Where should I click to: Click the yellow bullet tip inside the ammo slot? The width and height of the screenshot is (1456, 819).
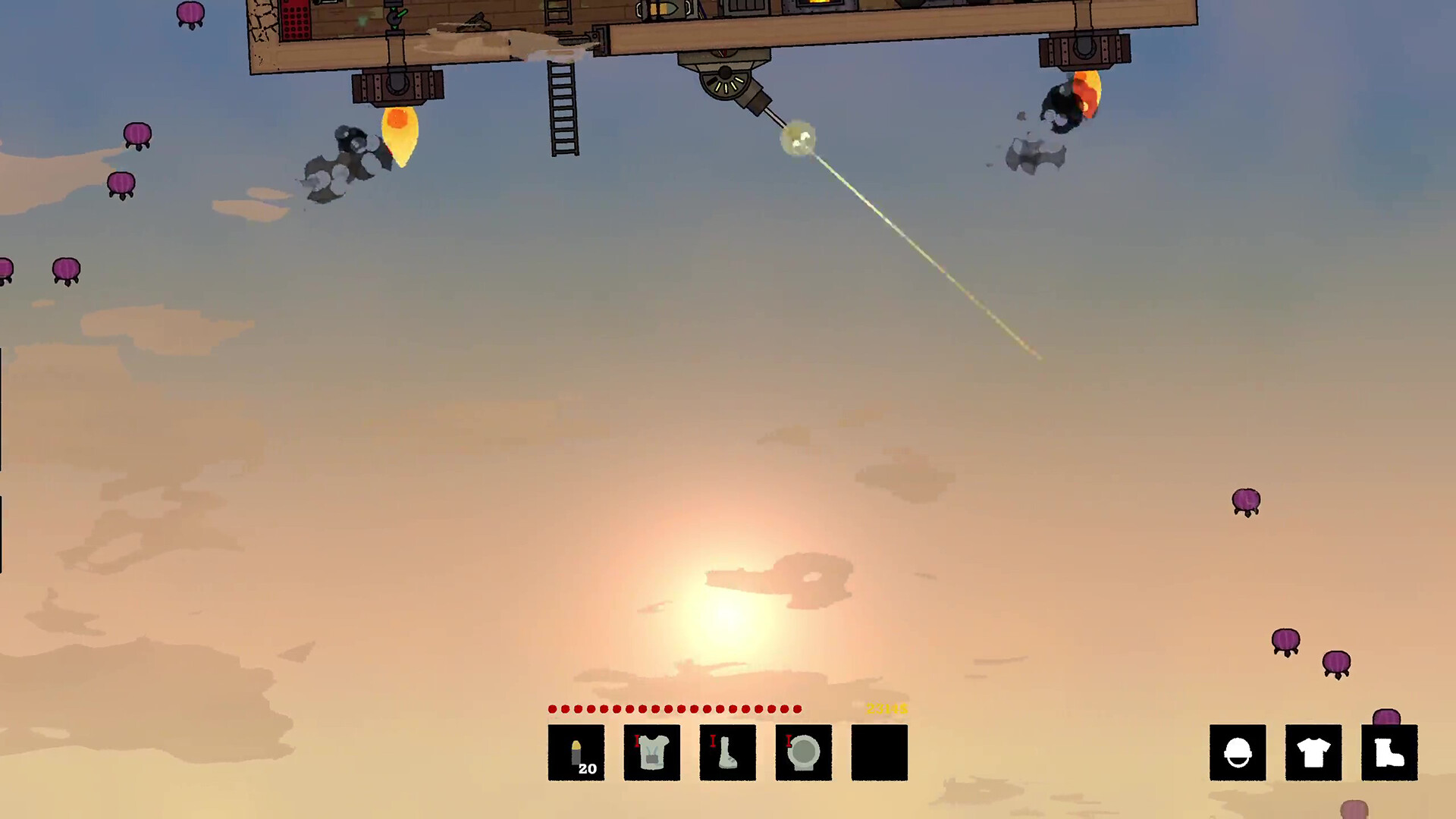click(576, 745)
